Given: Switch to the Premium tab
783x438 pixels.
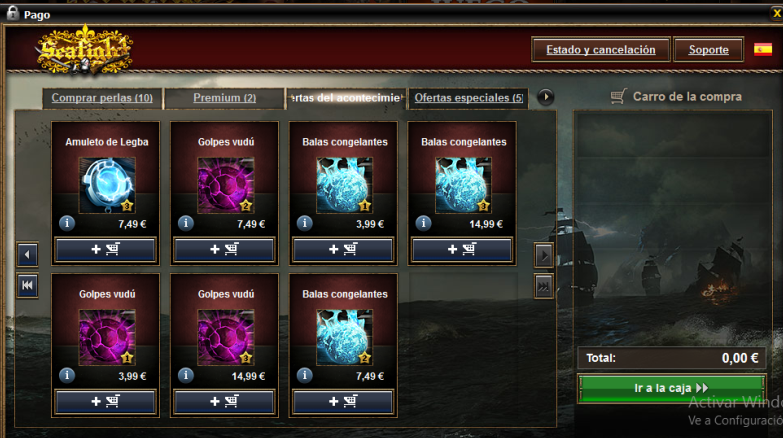Looking at the screenshot, I should pyautogui.click(x=224, y=98).
